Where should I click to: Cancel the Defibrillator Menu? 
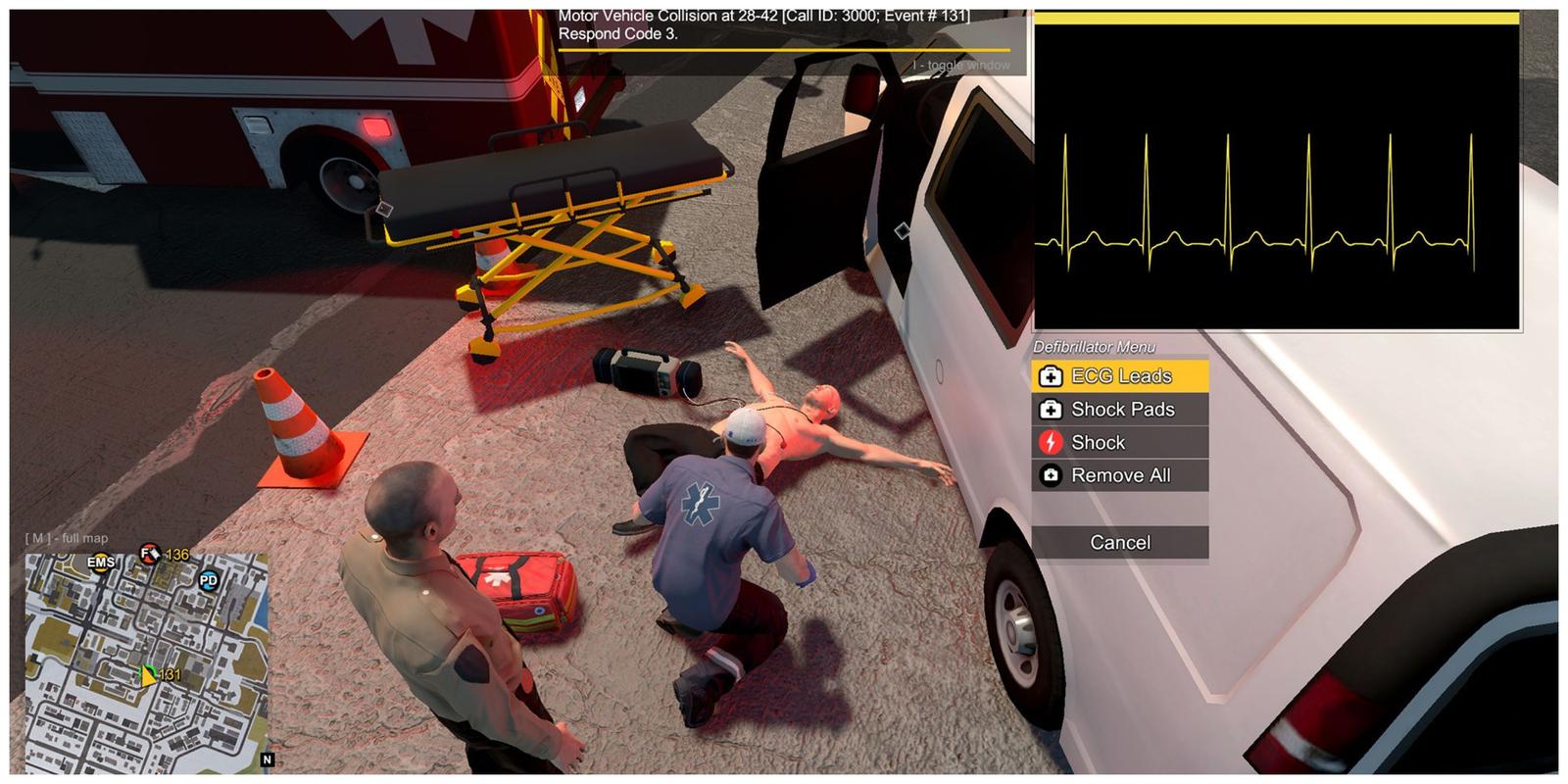pos(1120,543)
